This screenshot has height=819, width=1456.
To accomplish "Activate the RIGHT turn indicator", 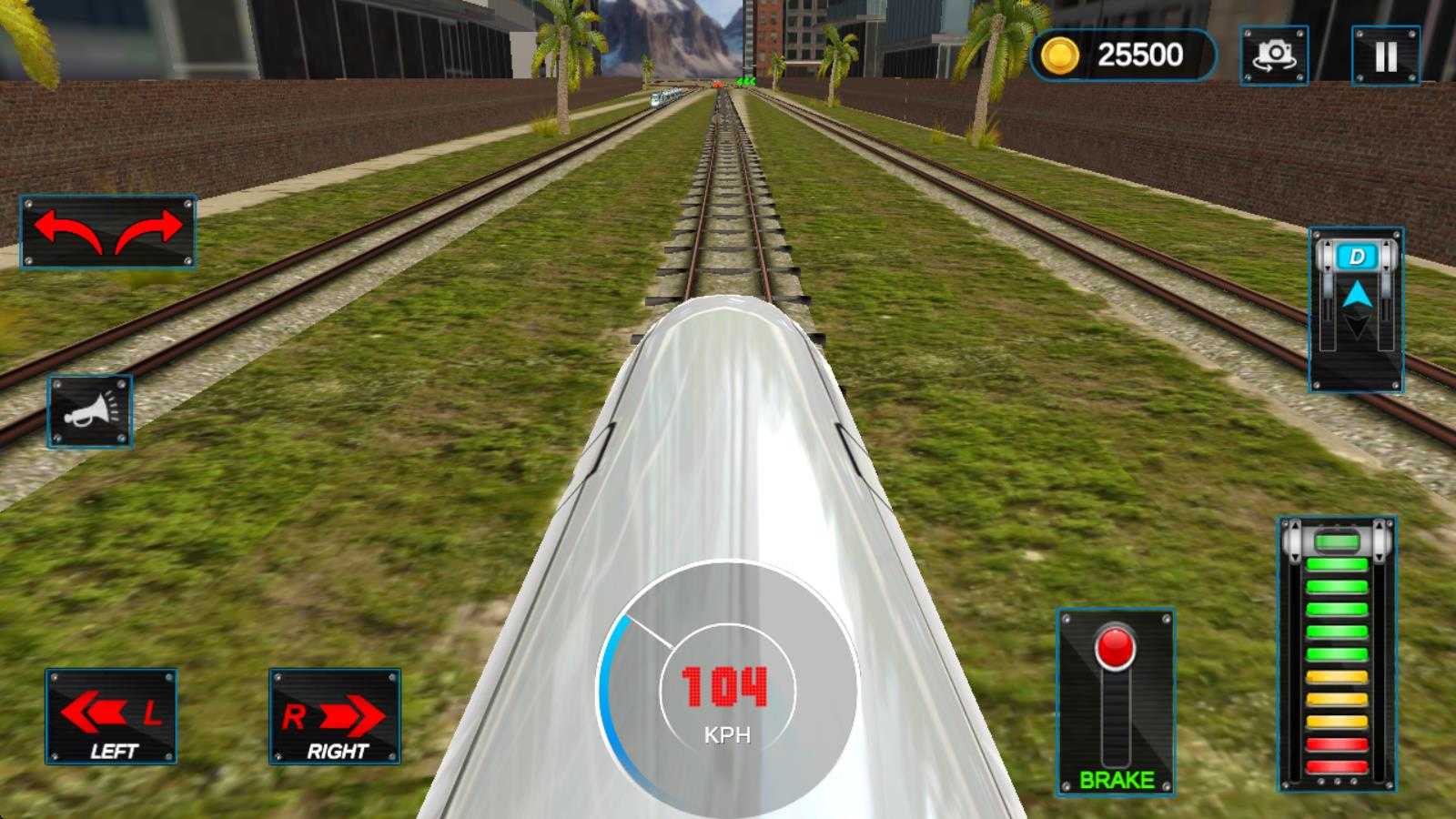I will pos(335,716).
